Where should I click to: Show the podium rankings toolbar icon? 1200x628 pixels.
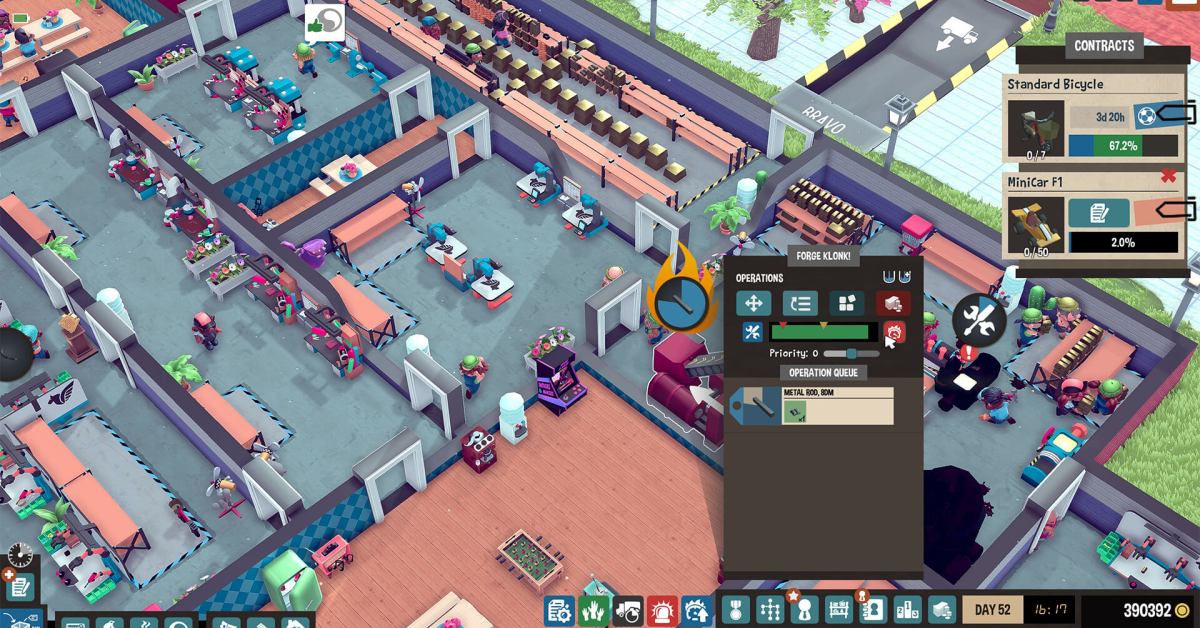point(907,609)
